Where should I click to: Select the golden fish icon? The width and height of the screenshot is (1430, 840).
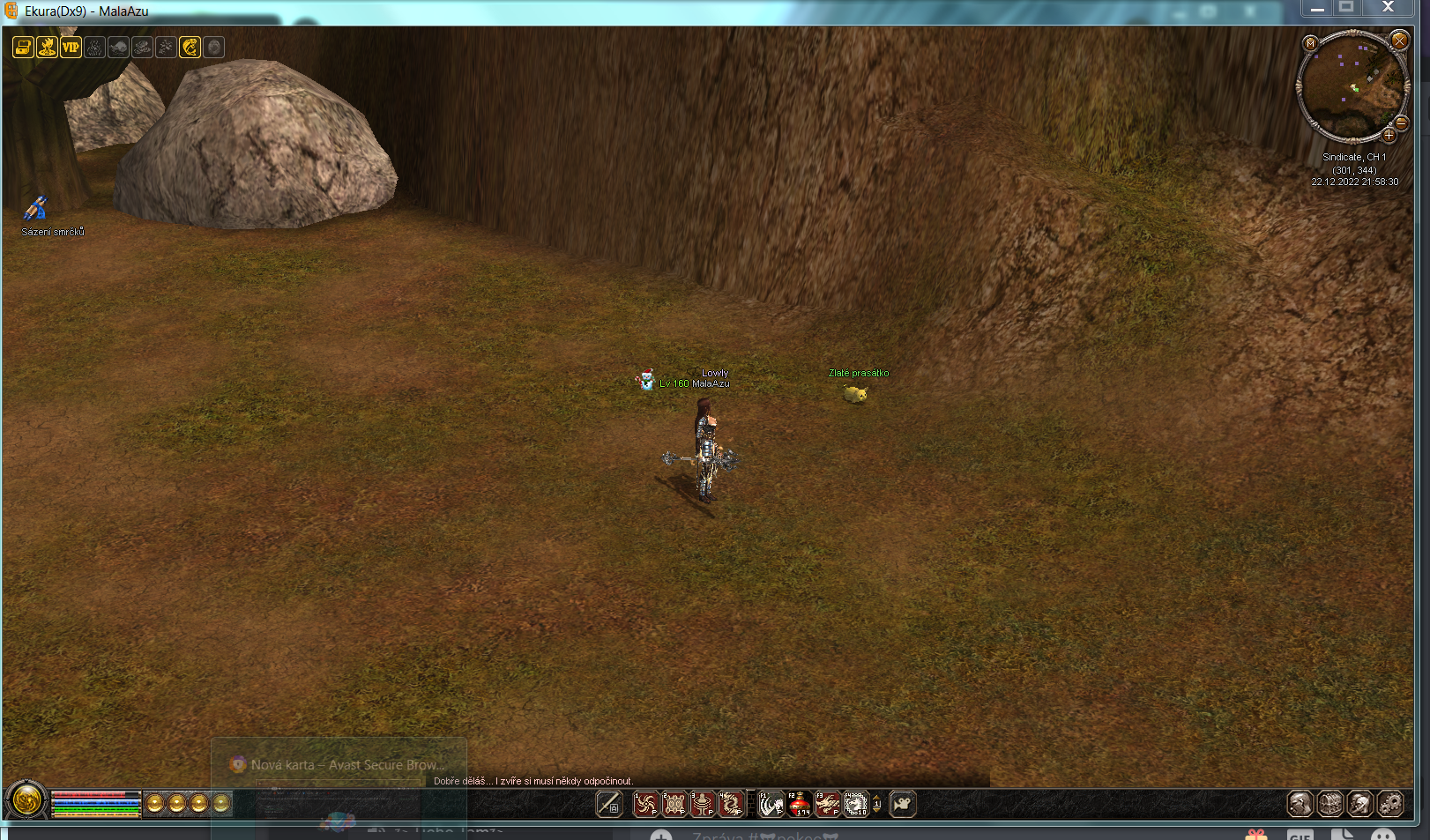190,48
